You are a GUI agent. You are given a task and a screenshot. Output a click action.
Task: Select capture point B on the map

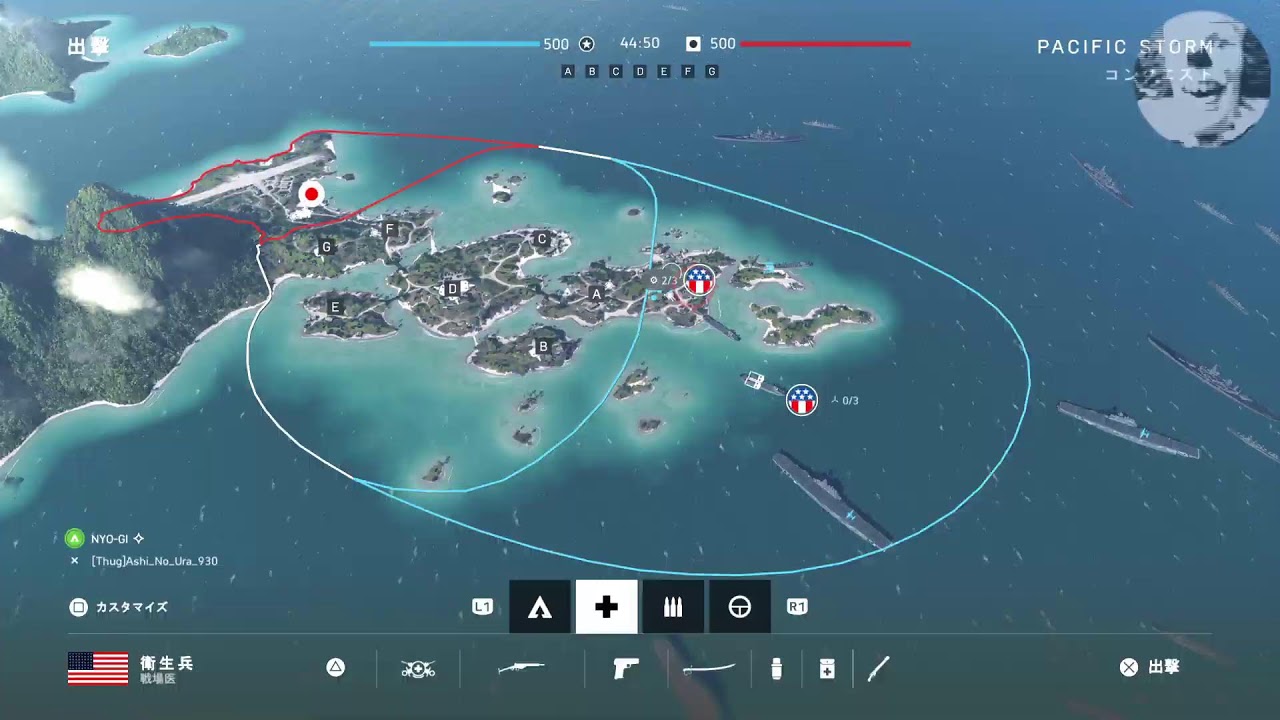[544, 347]
